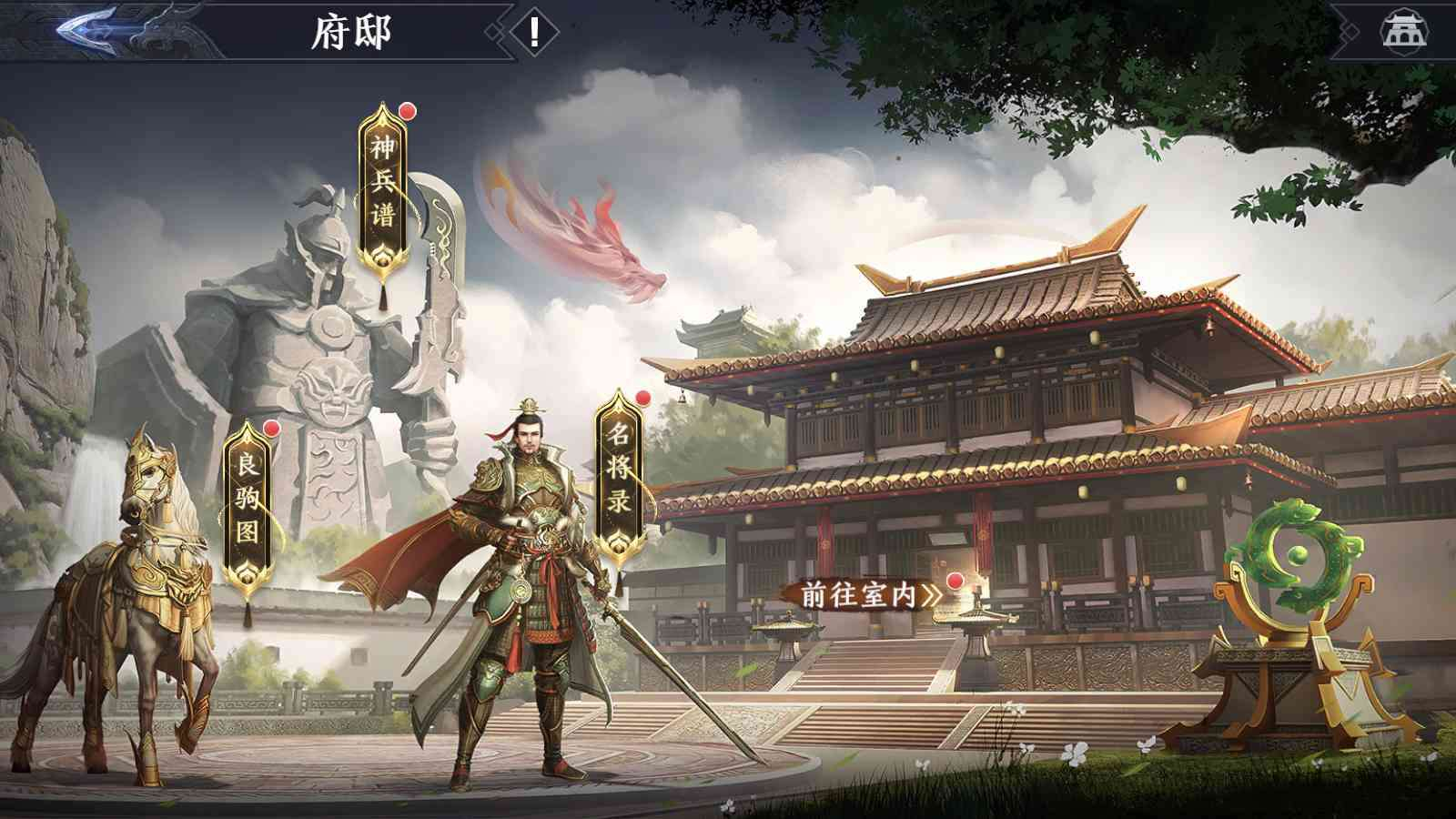This screenshot has height=819, width=1456.
Task: Open the city view via the building icon
Action: (x=1403, y=30)
